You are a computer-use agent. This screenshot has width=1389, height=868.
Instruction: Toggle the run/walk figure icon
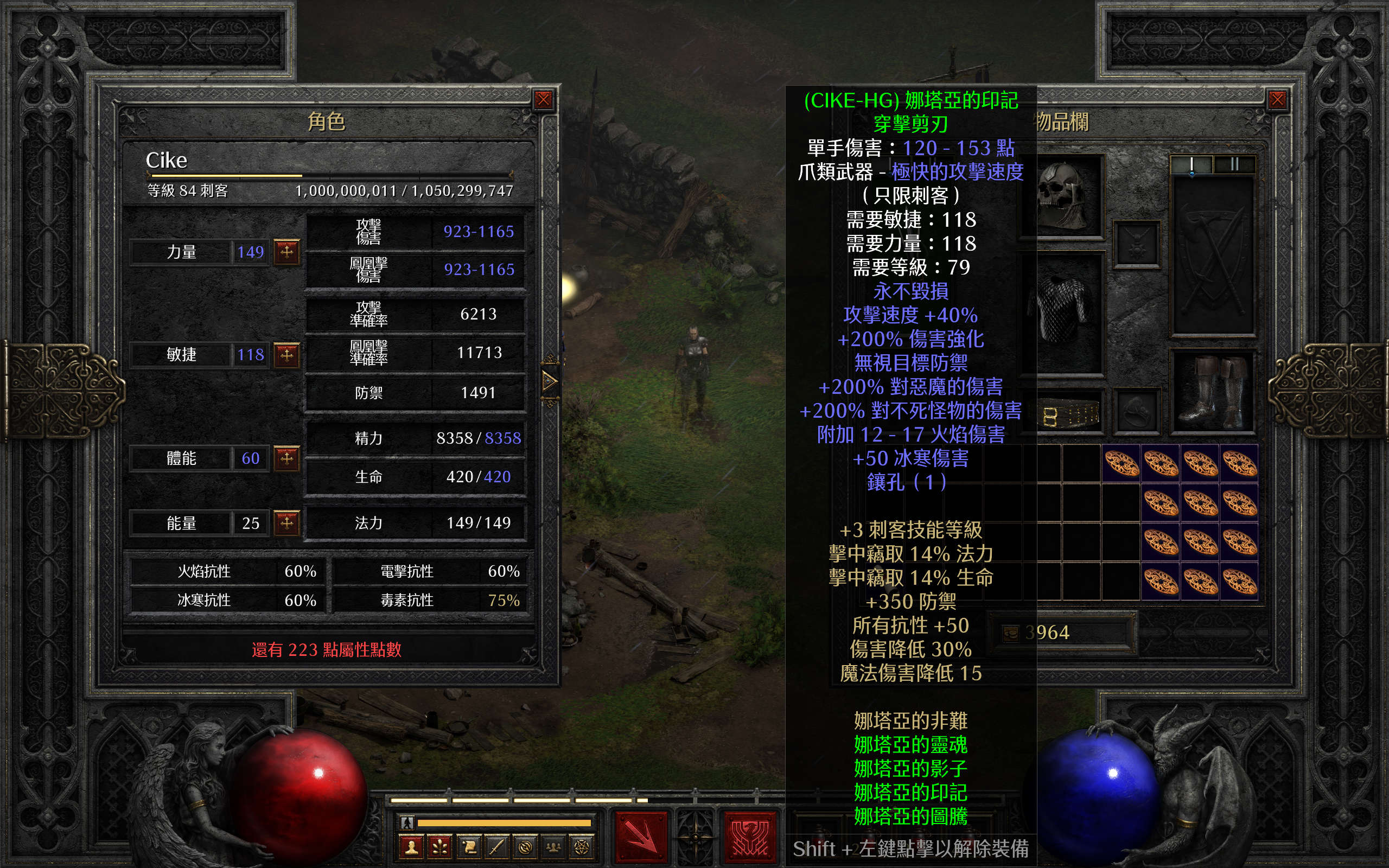pyautogui.click(x=407, y=822)
